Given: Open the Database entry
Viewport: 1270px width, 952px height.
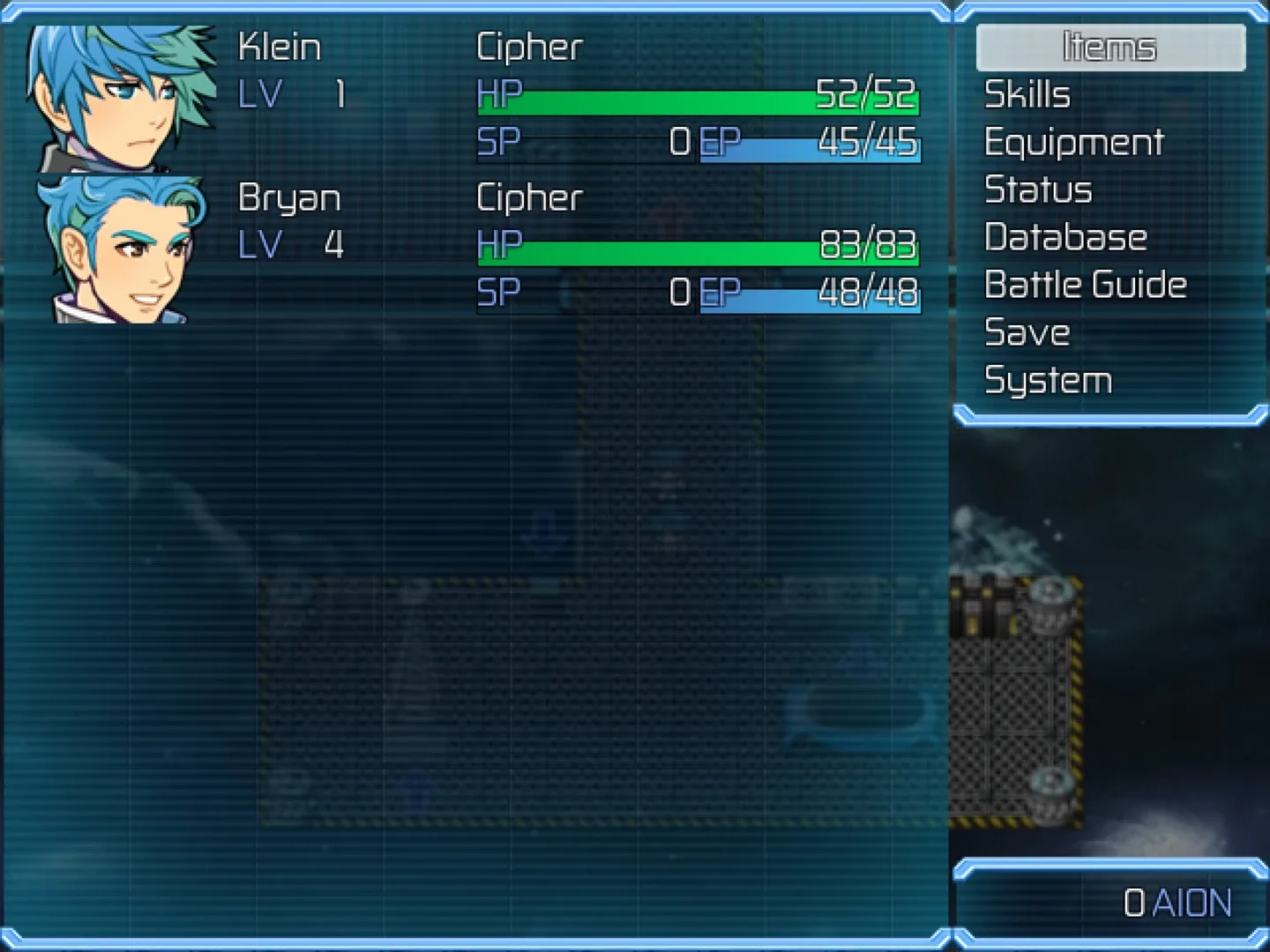Looking at the screenshot, I should [1065, 238].
